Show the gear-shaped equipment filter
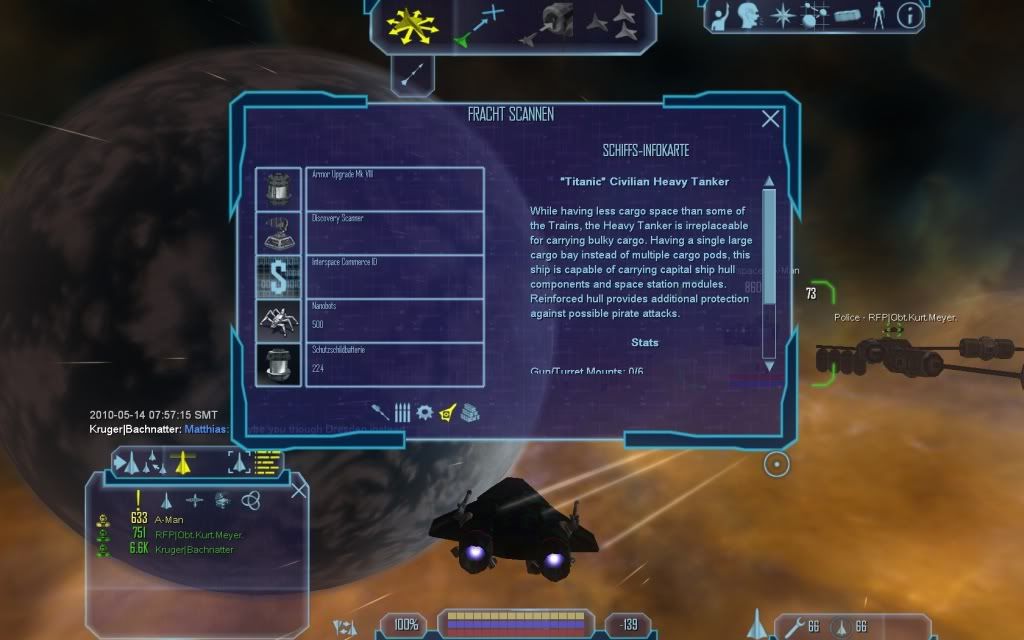Image resolution: width=1024 pixels, height=640 pixels. click(x=424, y=412)
